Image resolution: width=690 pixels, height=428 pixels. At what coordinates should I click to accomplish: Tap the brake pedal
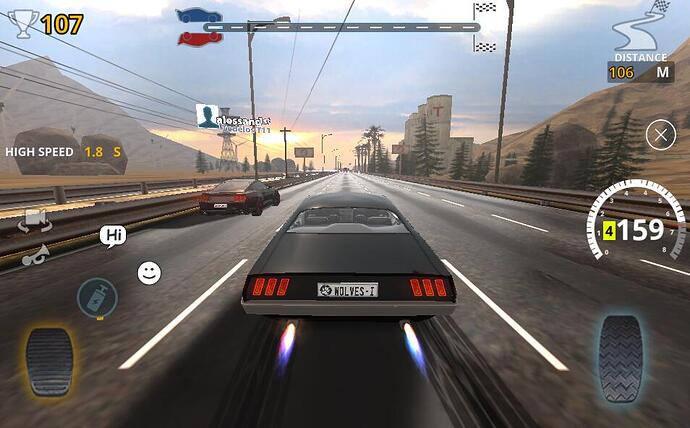(x=48, y=360)
